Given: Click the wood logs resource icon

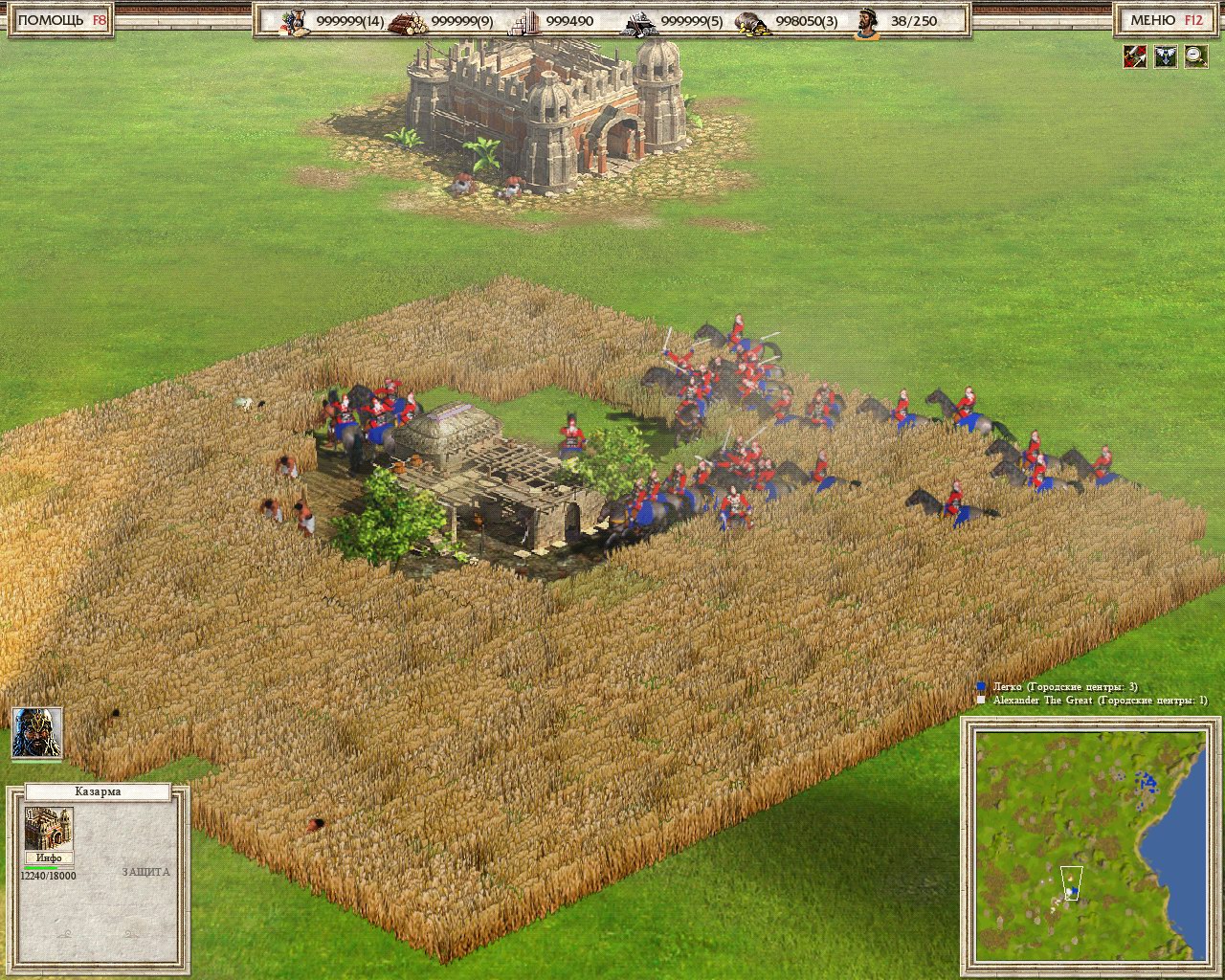Looking at the screenshot, I should 408,21.
